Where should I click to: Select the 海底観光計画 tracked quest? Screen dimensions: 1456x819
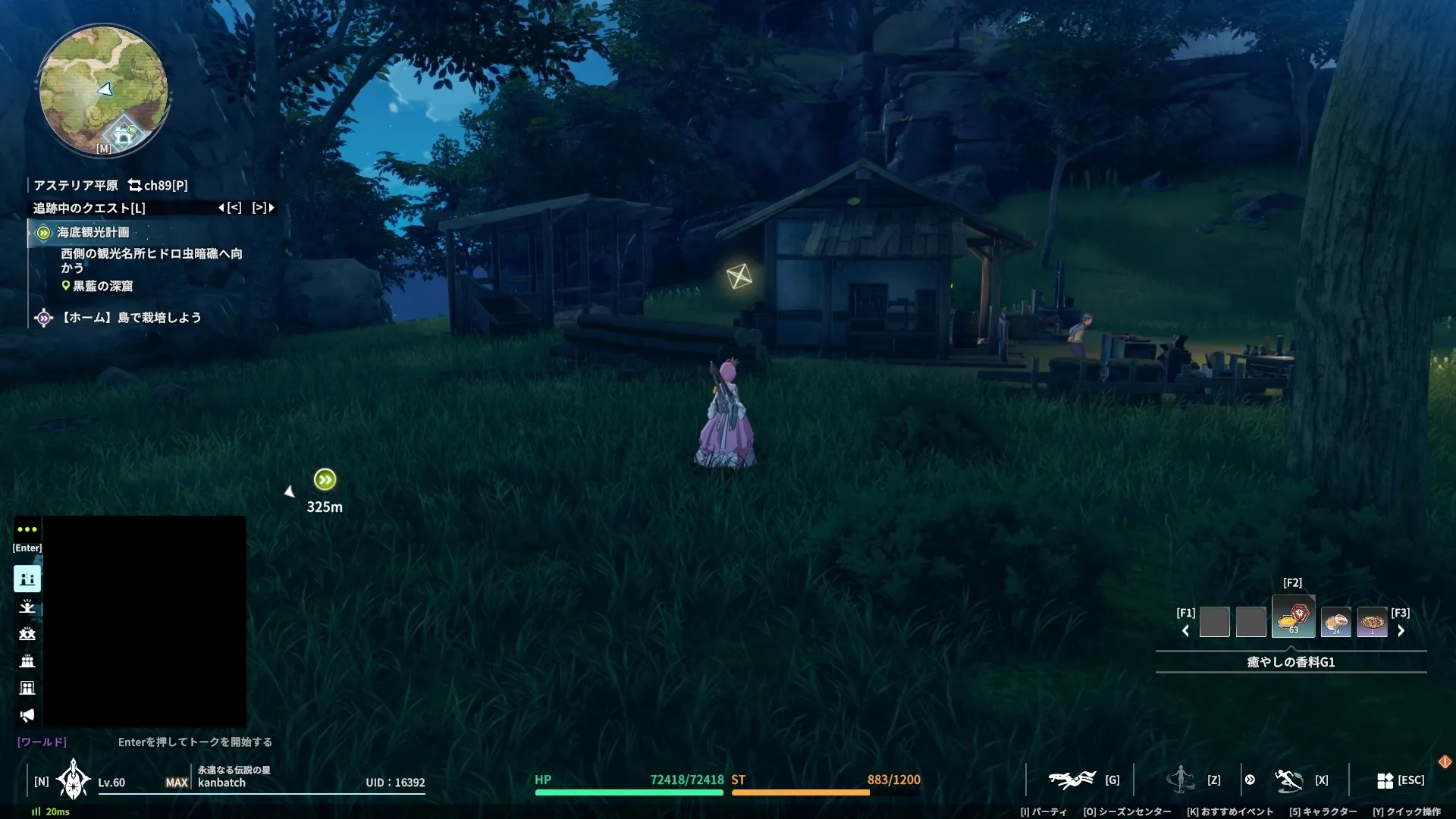pos(93,233)
